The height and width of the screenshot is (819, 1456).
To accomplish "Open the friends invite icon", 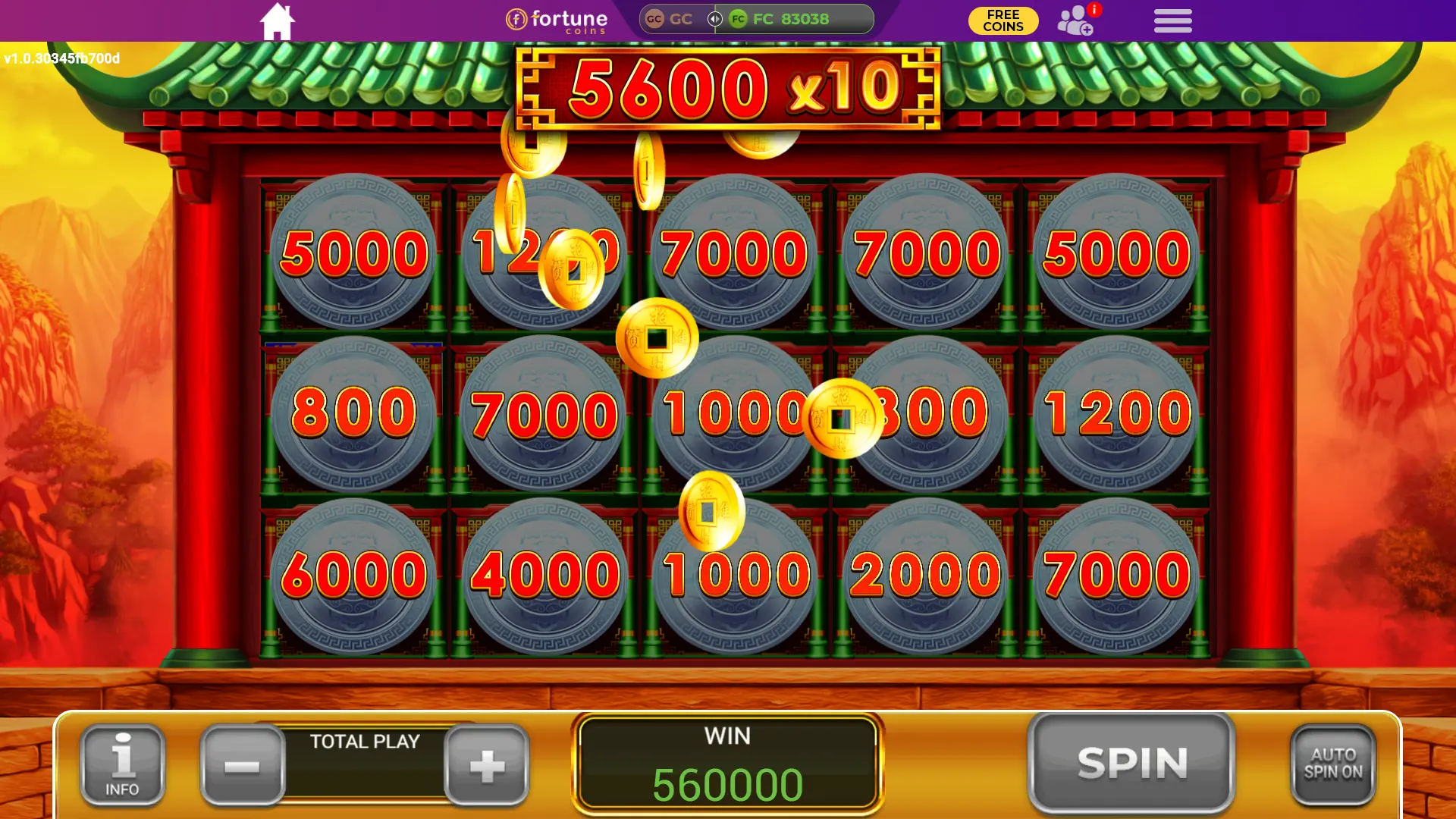I will coord(1075,21).
